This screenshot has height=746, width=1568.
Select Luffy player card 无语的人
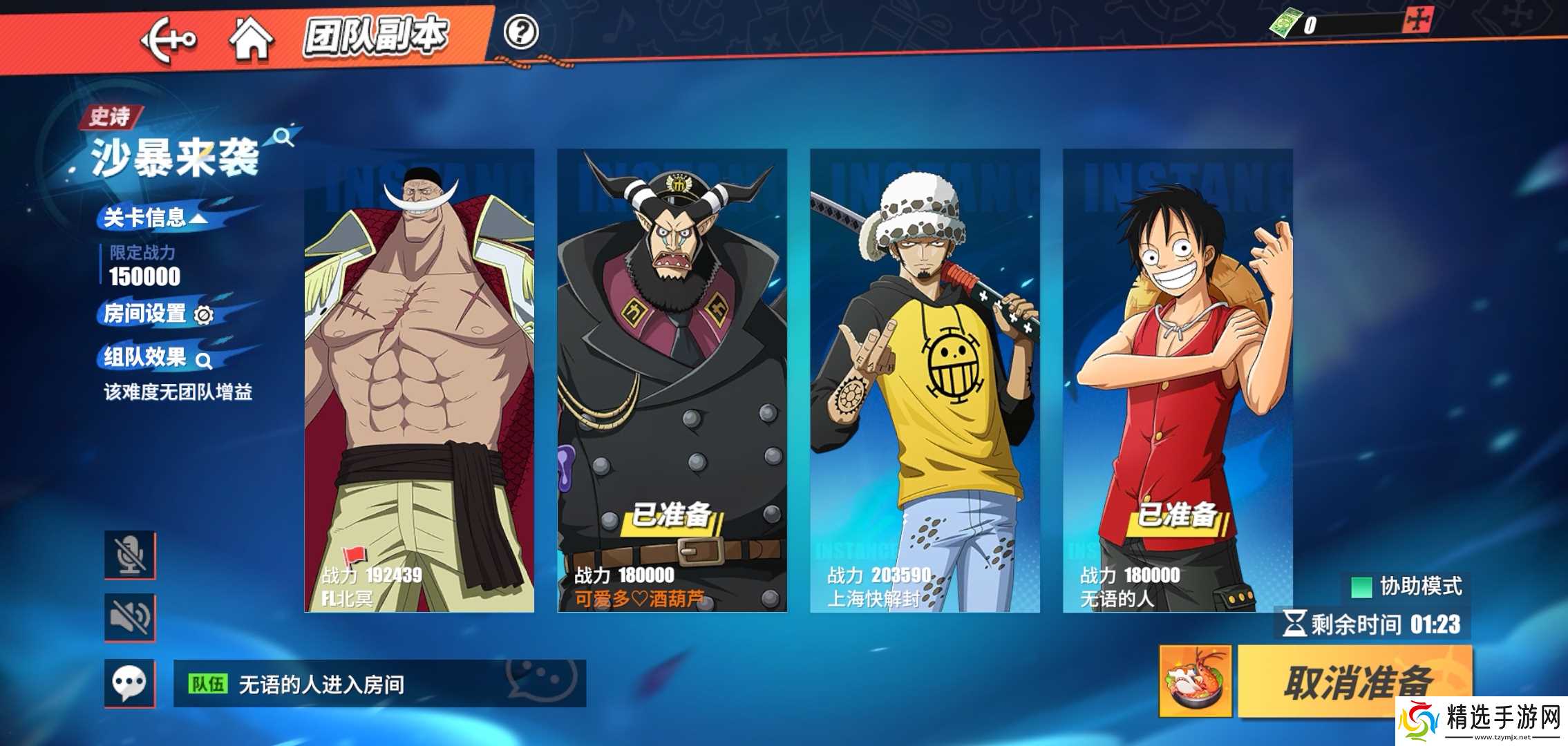(x=1178, y=380)
